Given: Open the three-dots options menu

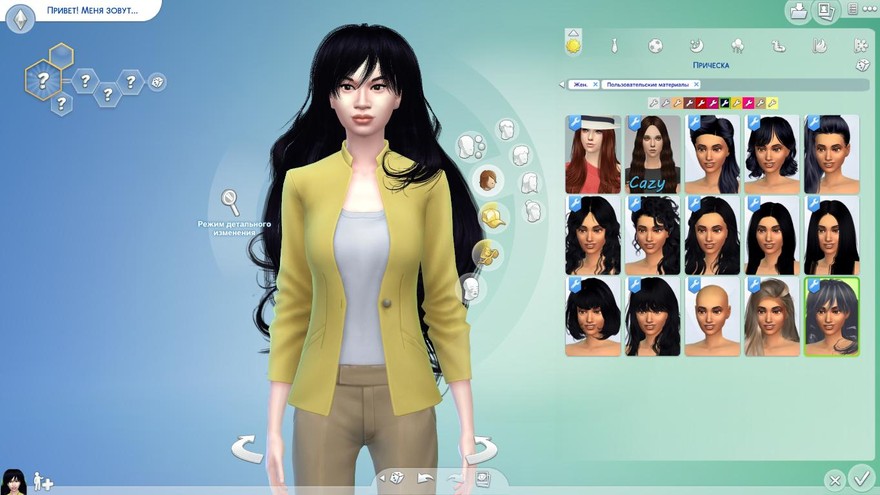Looking at the screenshot, I should (x=852, y=10).
